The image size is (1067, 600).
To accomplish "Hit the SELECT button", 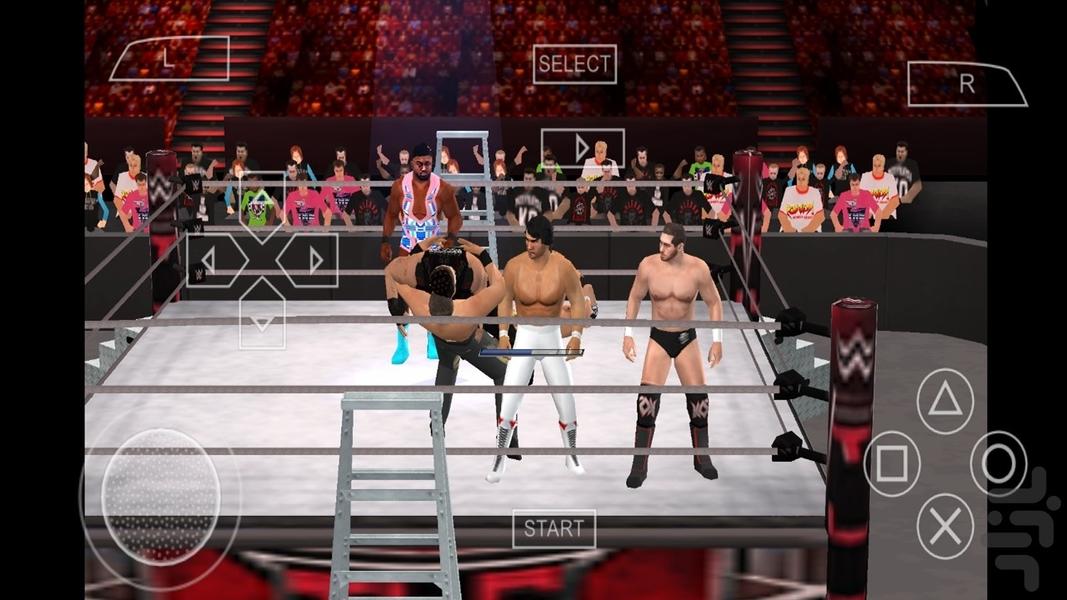I will [574, 64].
